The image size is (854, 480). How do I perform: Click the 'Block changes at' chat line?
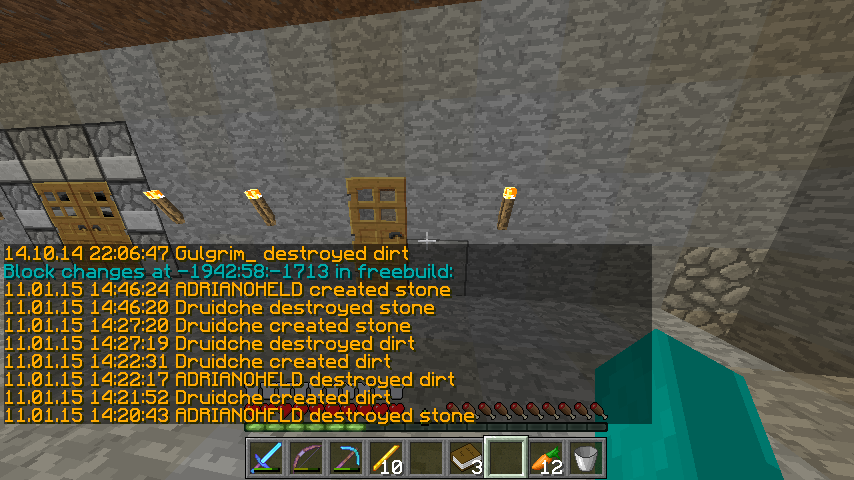229,271
